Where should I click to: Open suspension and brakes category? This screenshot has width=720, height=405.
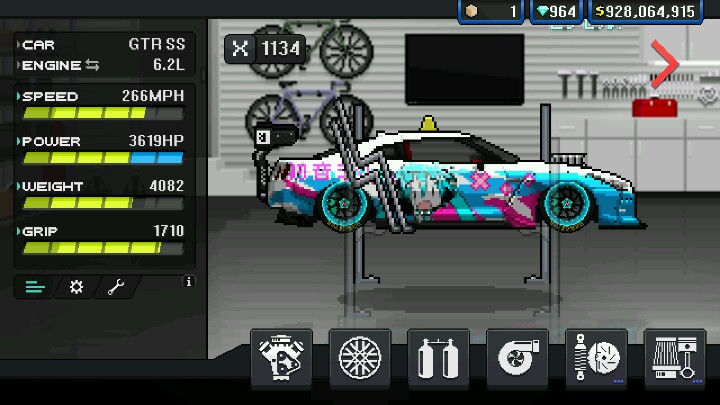(x=596, y=357)
